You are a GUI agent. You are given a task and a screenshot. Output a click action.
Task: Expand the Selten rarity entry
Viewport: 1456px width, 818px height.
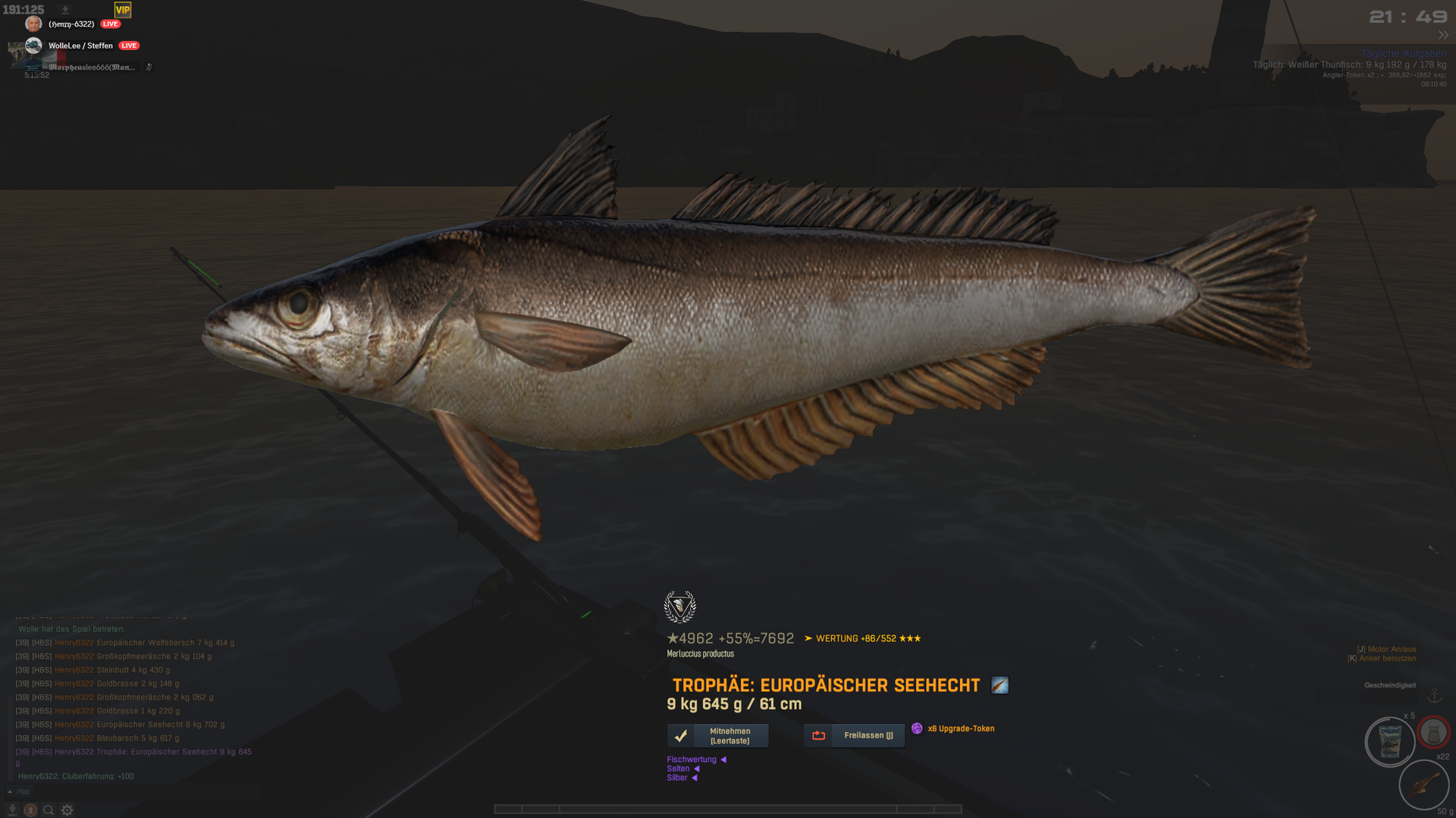(x=682, y=768)
